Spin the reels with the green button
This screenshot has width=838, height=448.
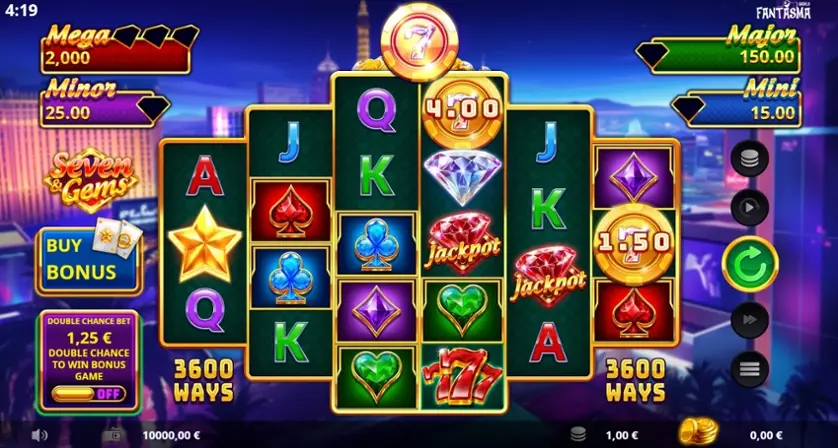[x=750, y=264]
